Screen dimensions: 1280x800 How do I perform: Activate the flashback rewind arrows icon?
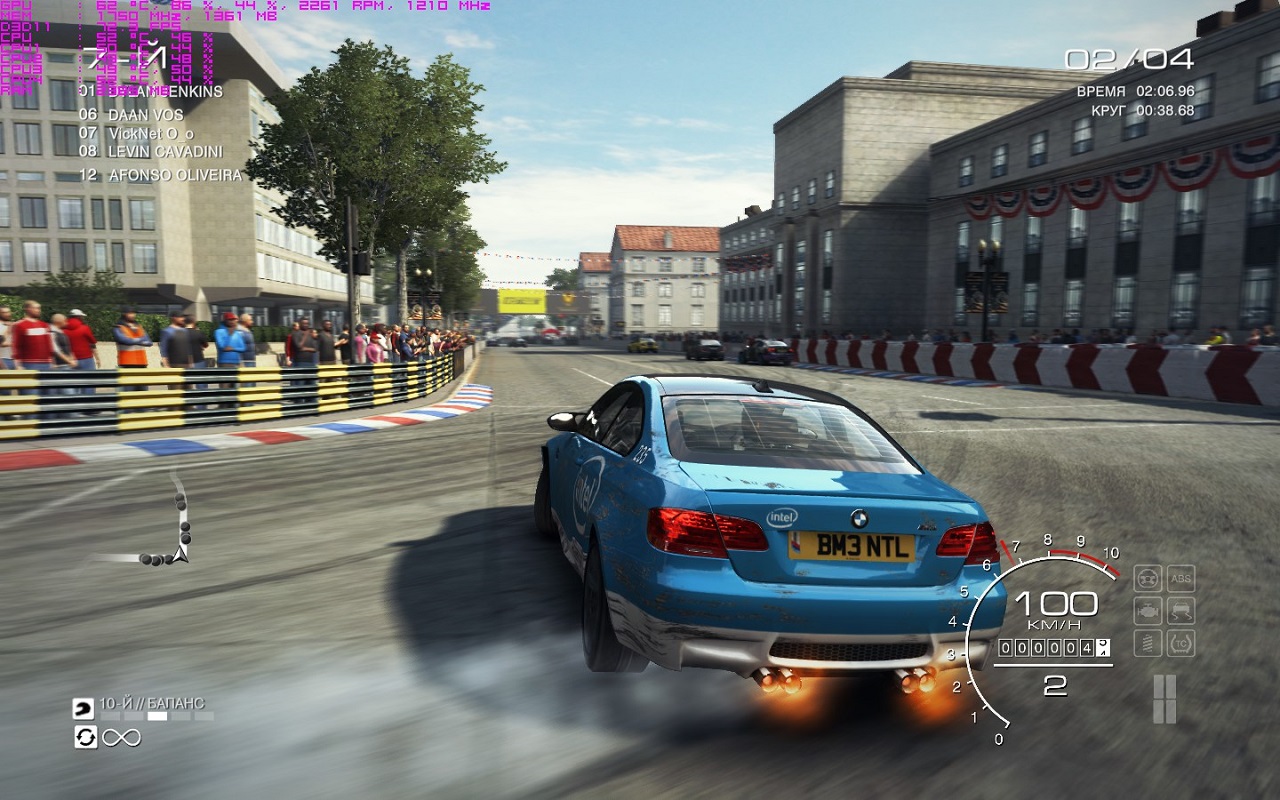tap(85, 738)
